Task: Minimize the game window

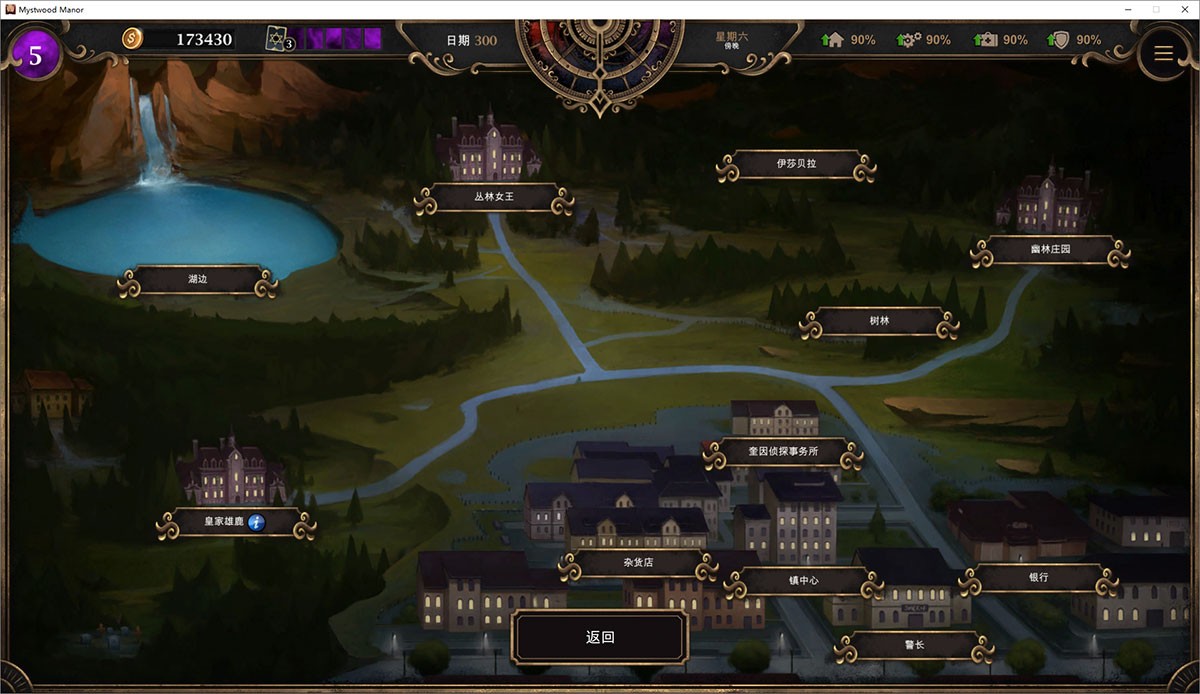Action: point(1128,9)
